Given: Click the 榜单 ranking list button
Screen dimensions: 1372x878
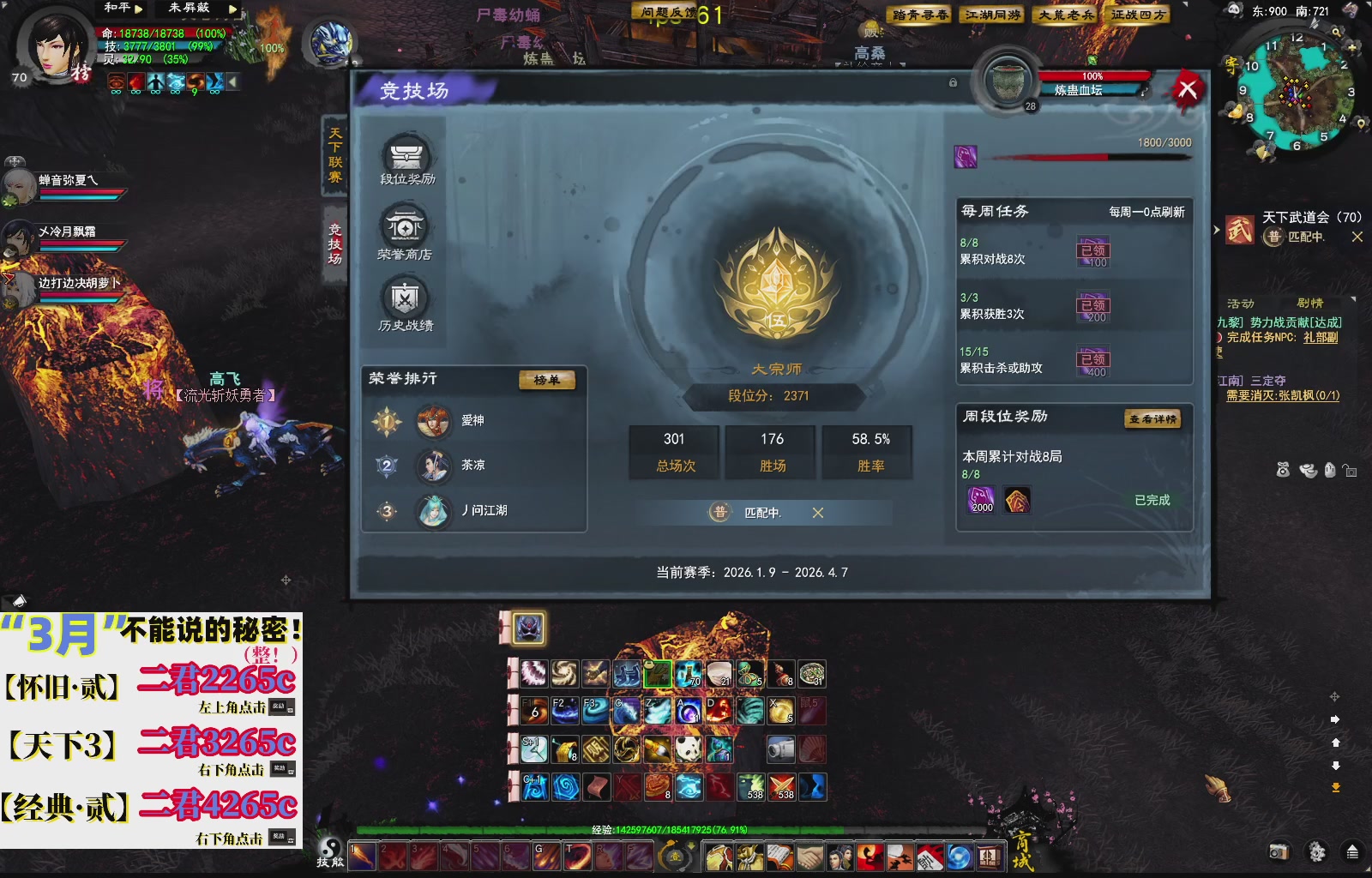Looking at the screenshot, I should tap(548, 381).
